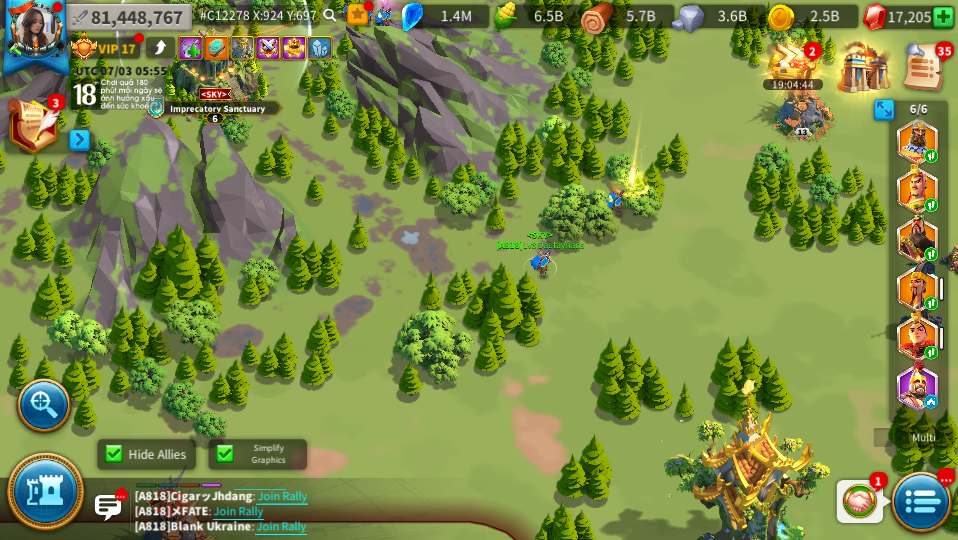The image size is (958, 540).
Task: Select the purple-framed commander portrait
Action: click(916, 387)
